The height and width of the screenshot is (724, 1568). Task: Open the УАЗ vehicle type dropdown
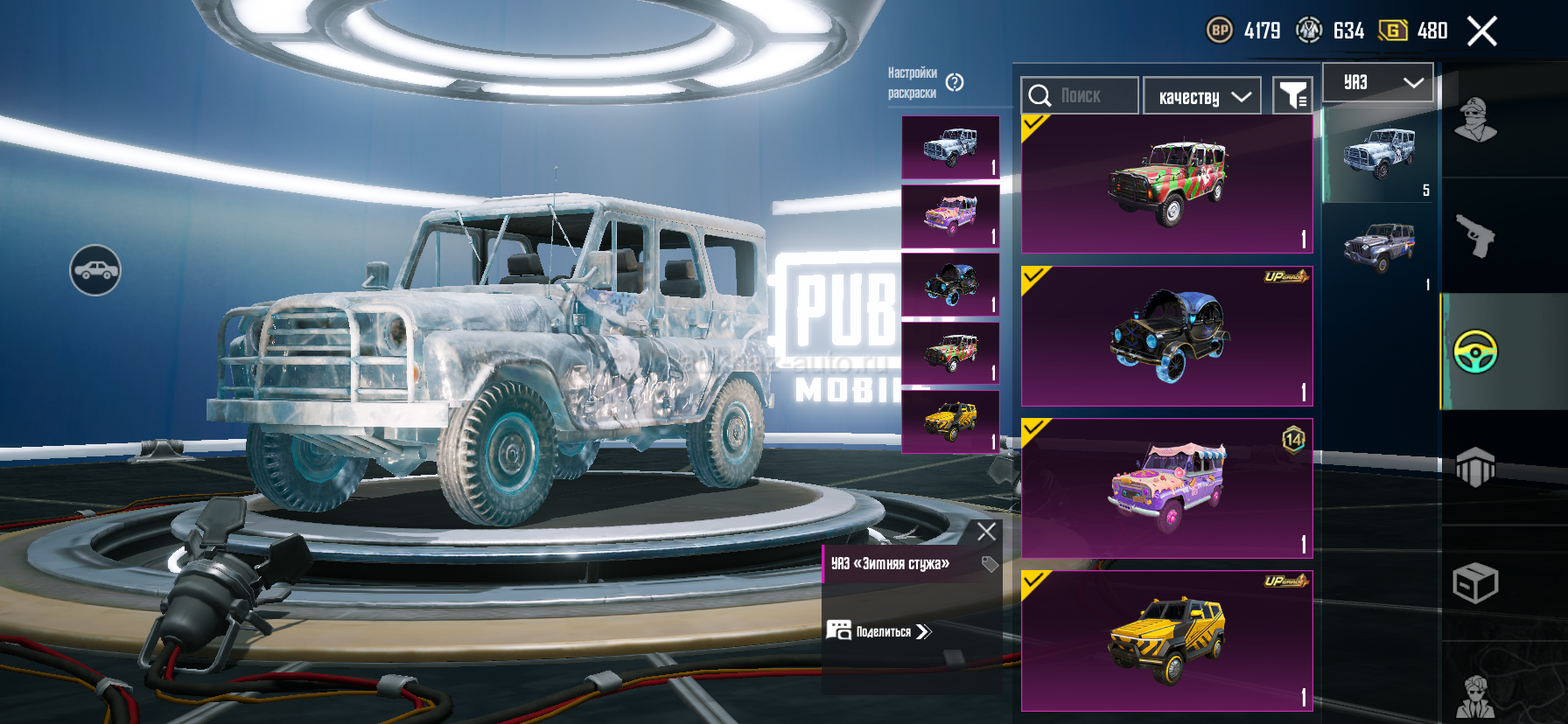click(x=1378, y=82)
